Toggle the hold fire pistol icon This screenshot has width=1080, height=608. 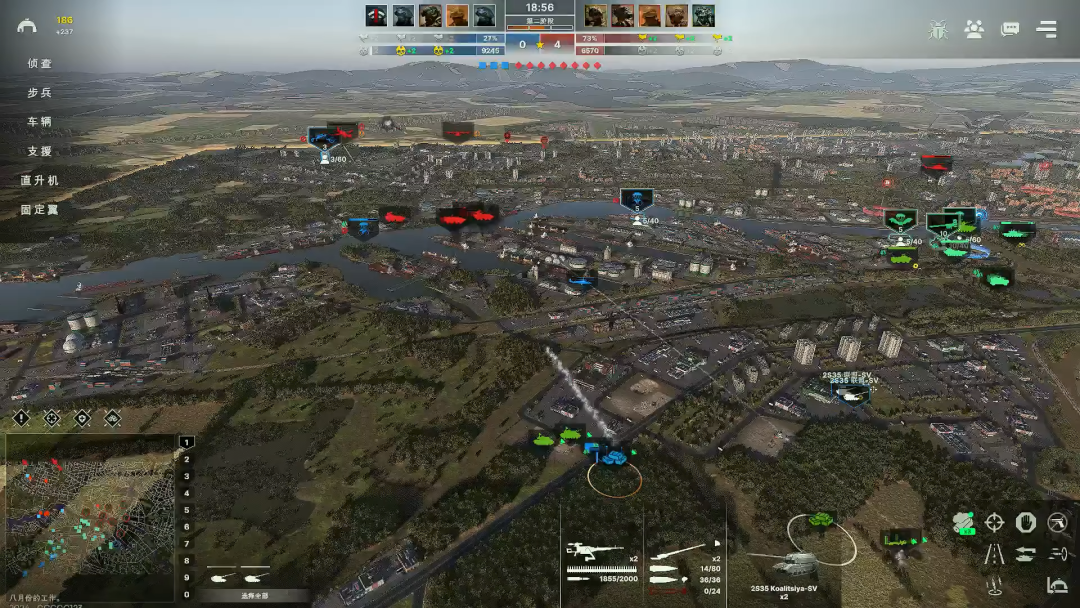(1057, 522)
